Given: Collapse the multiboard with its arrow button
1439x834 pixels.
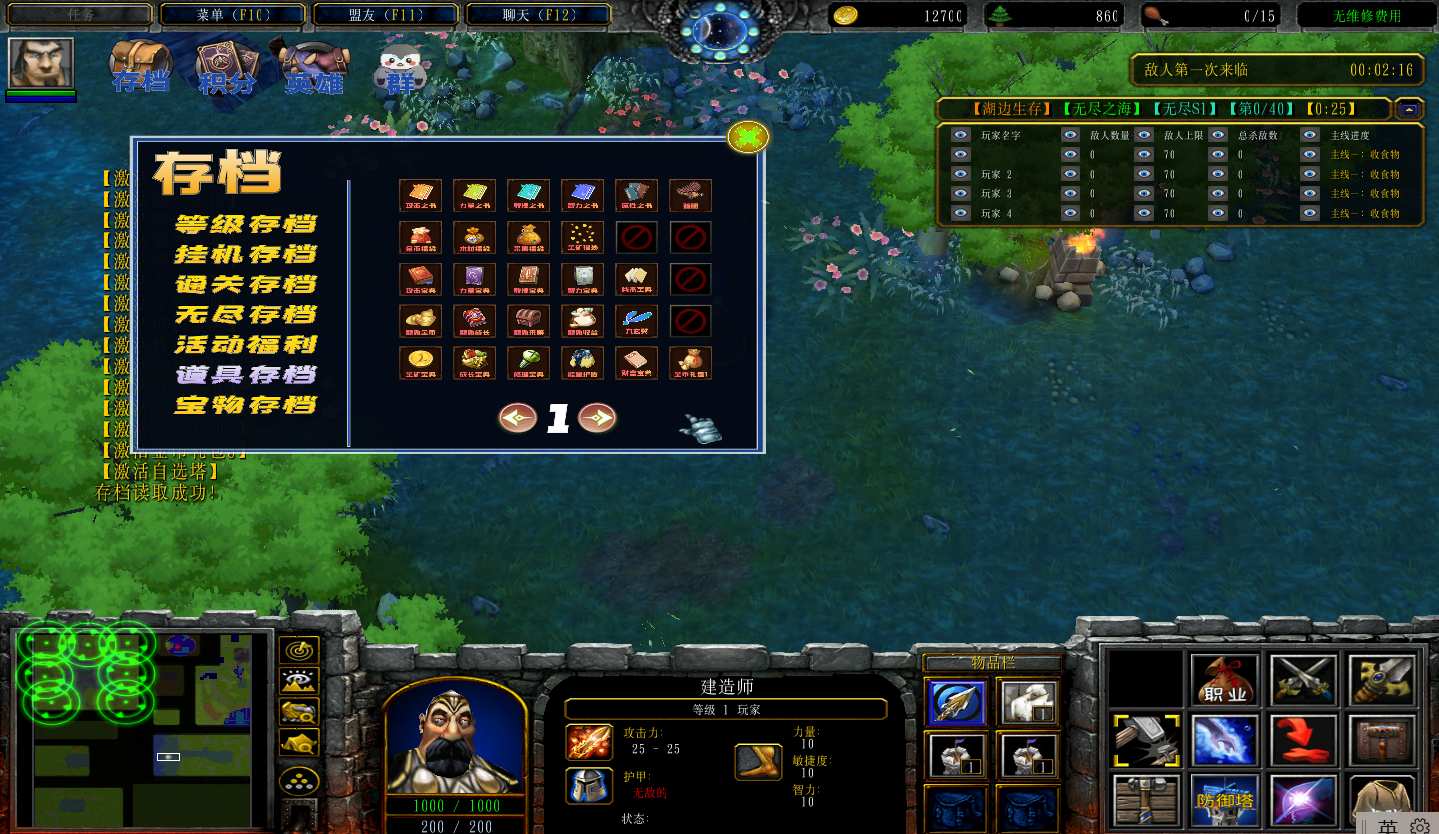Looking at the screenshot, I should [1410, 109].
